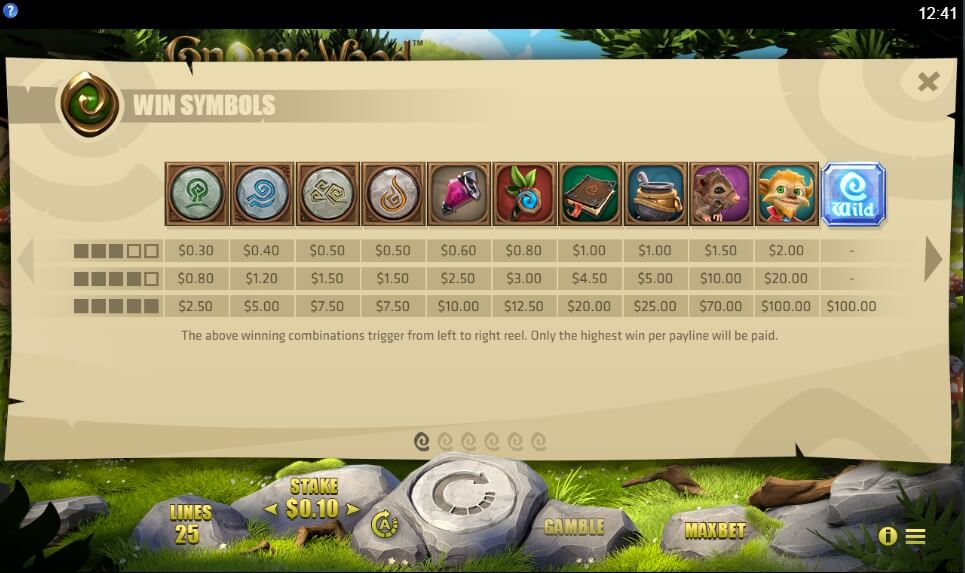Go to the next paytable page
Screen dimensions: 965x573
click(x=932, y=259)
